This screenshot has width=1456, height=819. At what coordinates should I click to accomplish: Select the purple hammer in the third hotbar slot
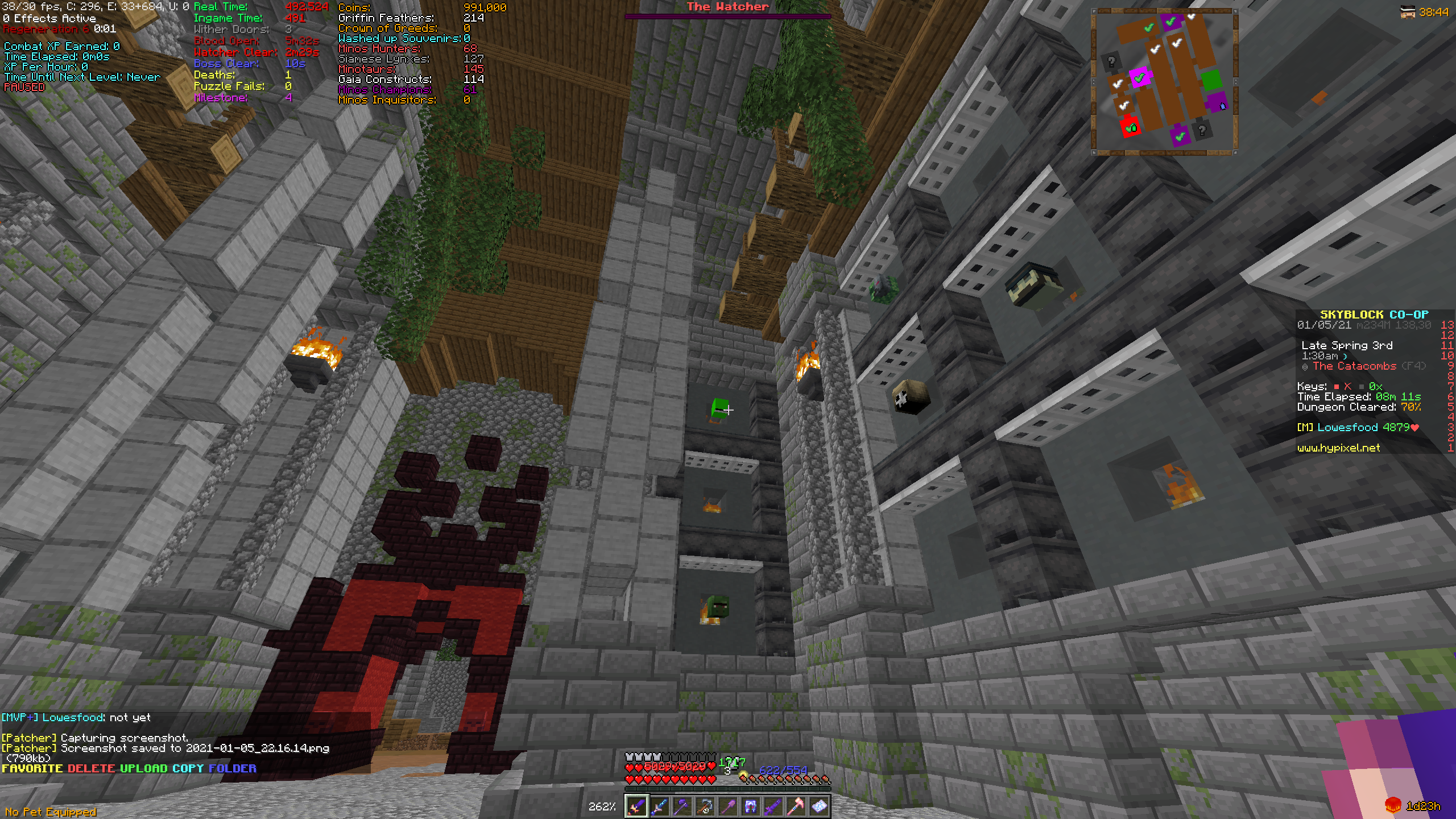point(682,805)
